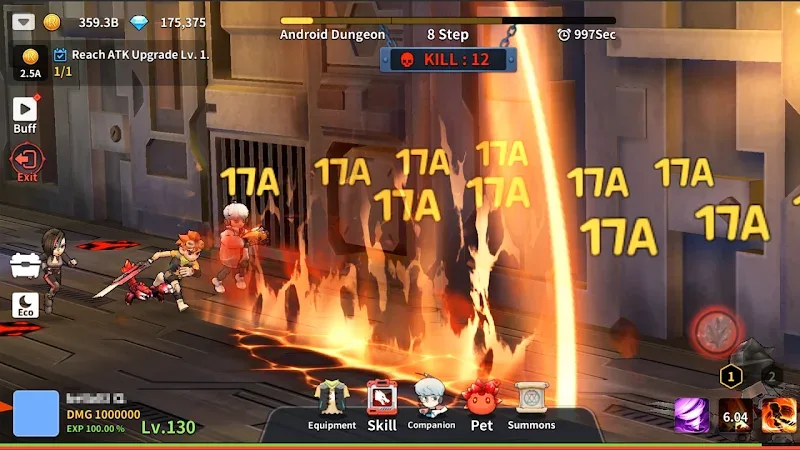The width and height of the screenshot is (800, 450).
Task: Expand the top-left dropdown arrow
Action: tap(24, 22)
